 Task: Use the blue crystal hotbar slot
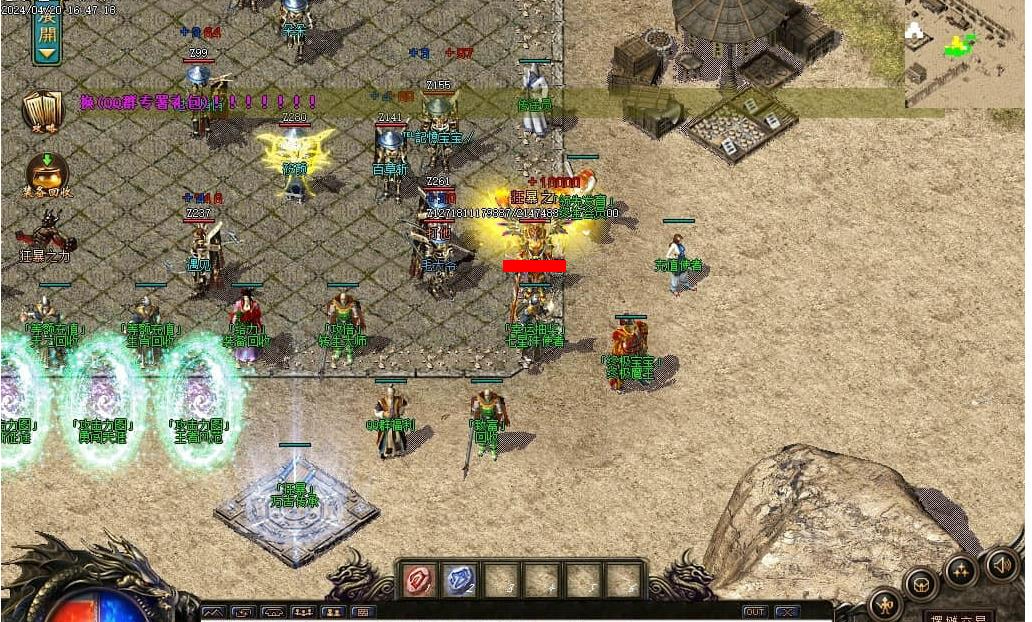pyautogui.click(x=459, y=580)
